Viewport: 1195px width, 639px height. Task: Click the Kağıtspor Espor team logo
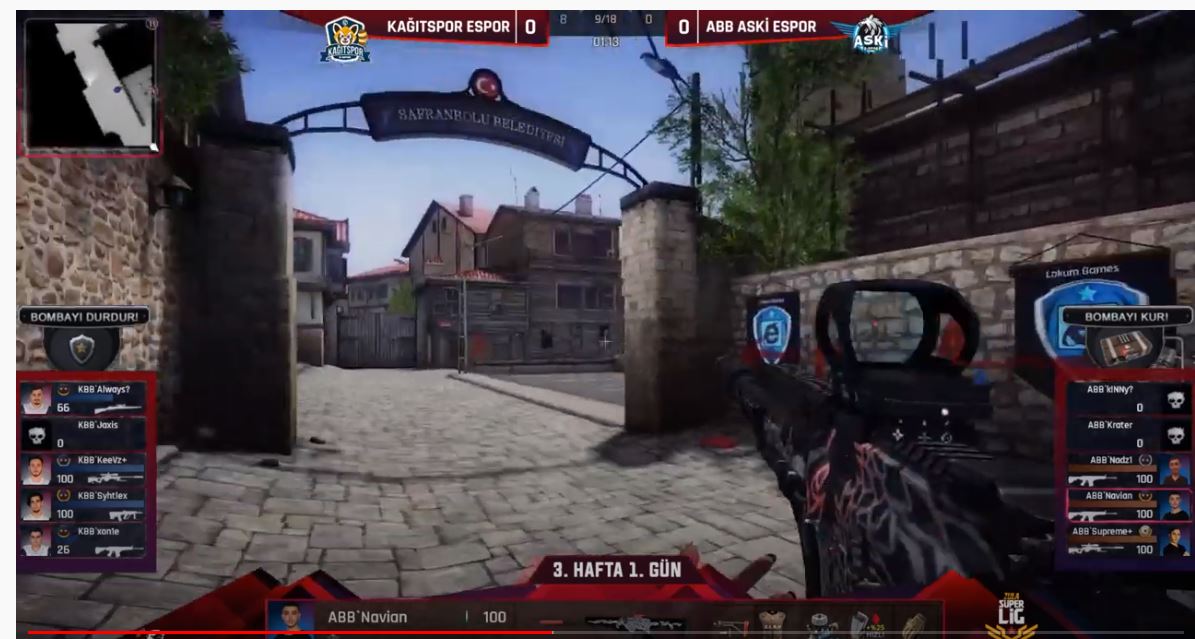tap(345, 40)
